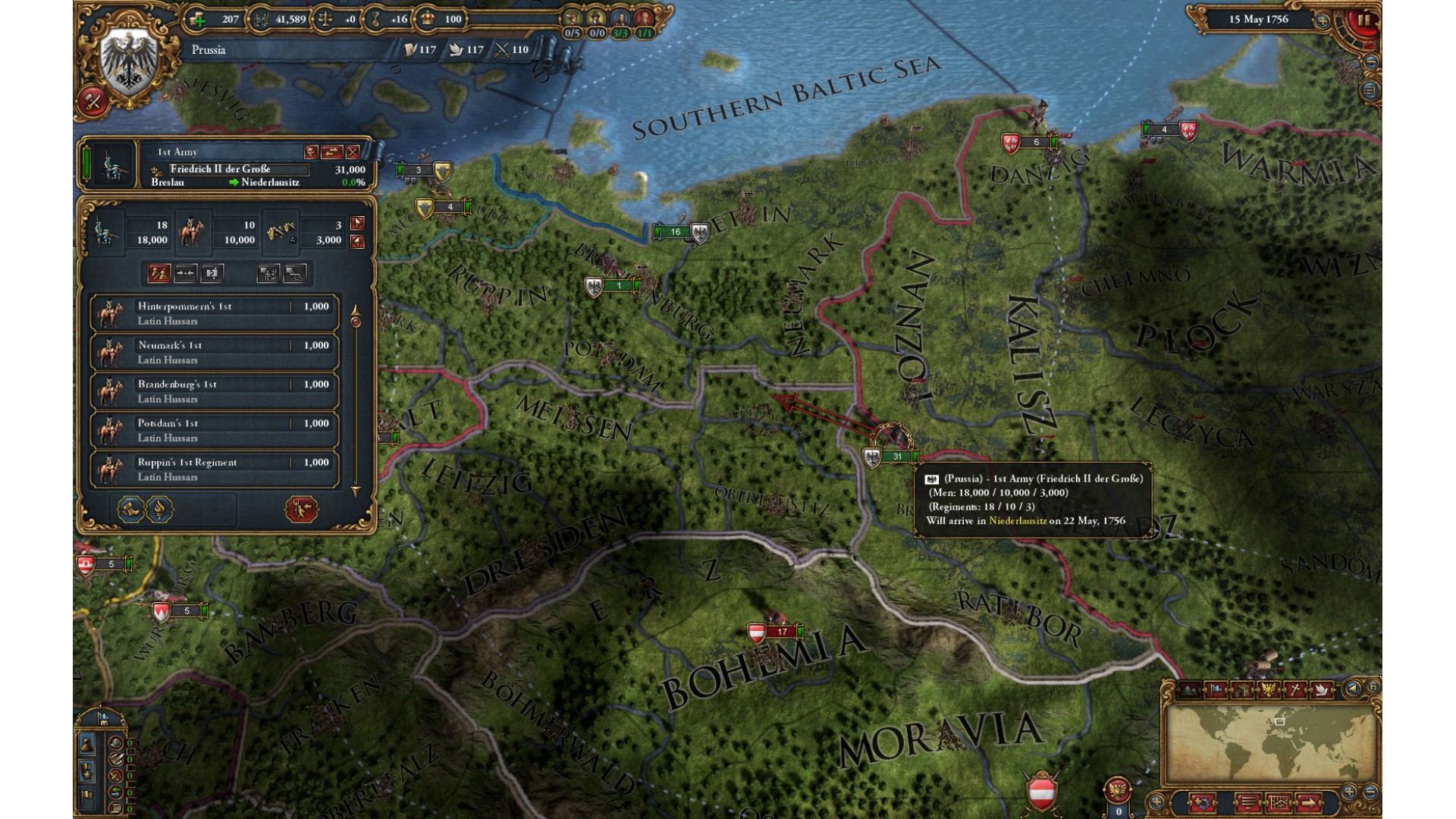Close the 1st Army panel
This screenshot has height=819, width=1456.
point(353,152)
